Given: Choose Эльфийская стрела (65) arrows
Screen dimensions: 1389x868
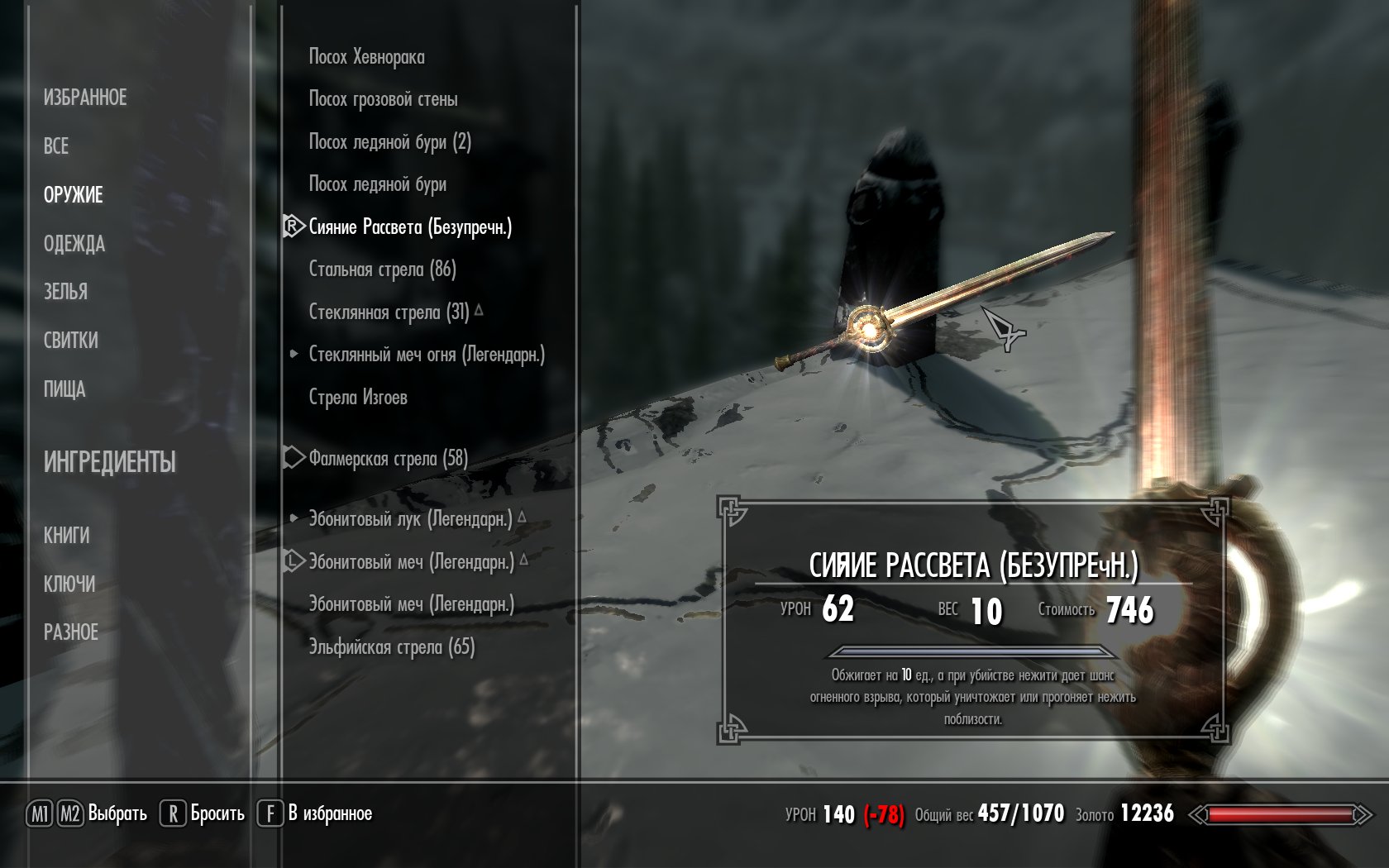Looking at the screenshot, I should click(392, 647).
